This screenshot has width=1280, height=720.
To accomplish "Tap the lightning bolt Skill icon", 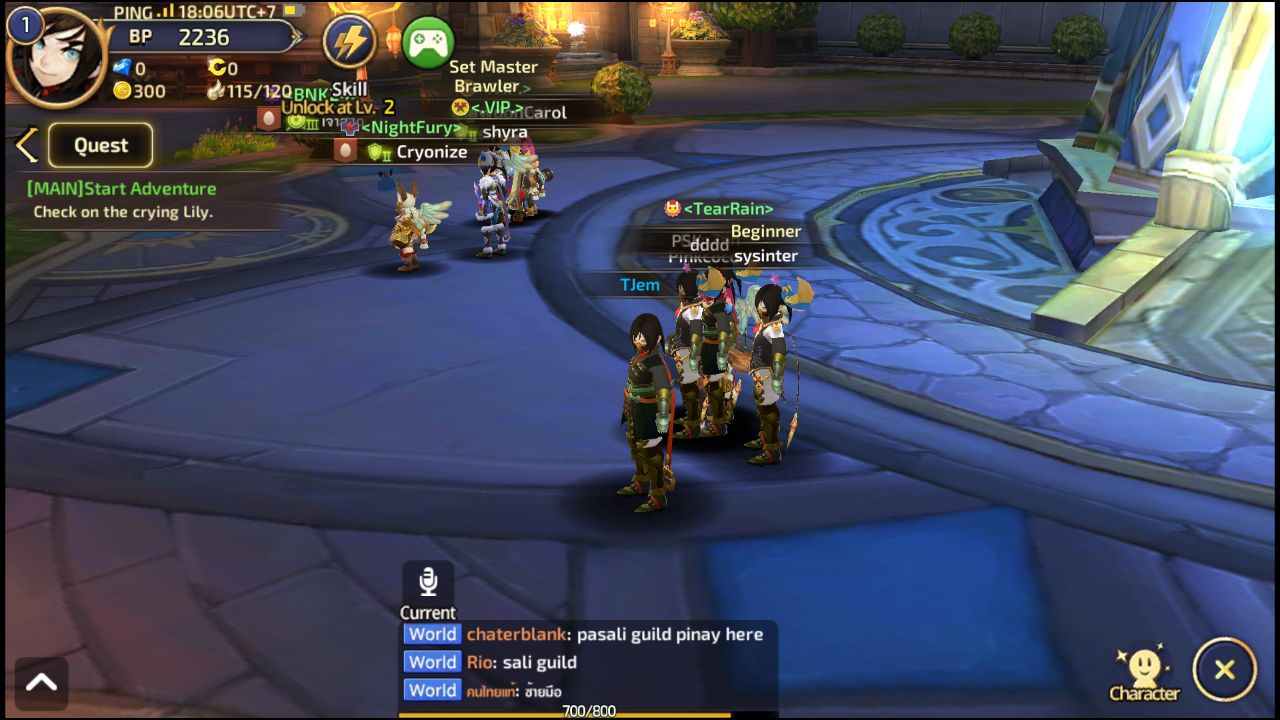I will coord(349,42).
